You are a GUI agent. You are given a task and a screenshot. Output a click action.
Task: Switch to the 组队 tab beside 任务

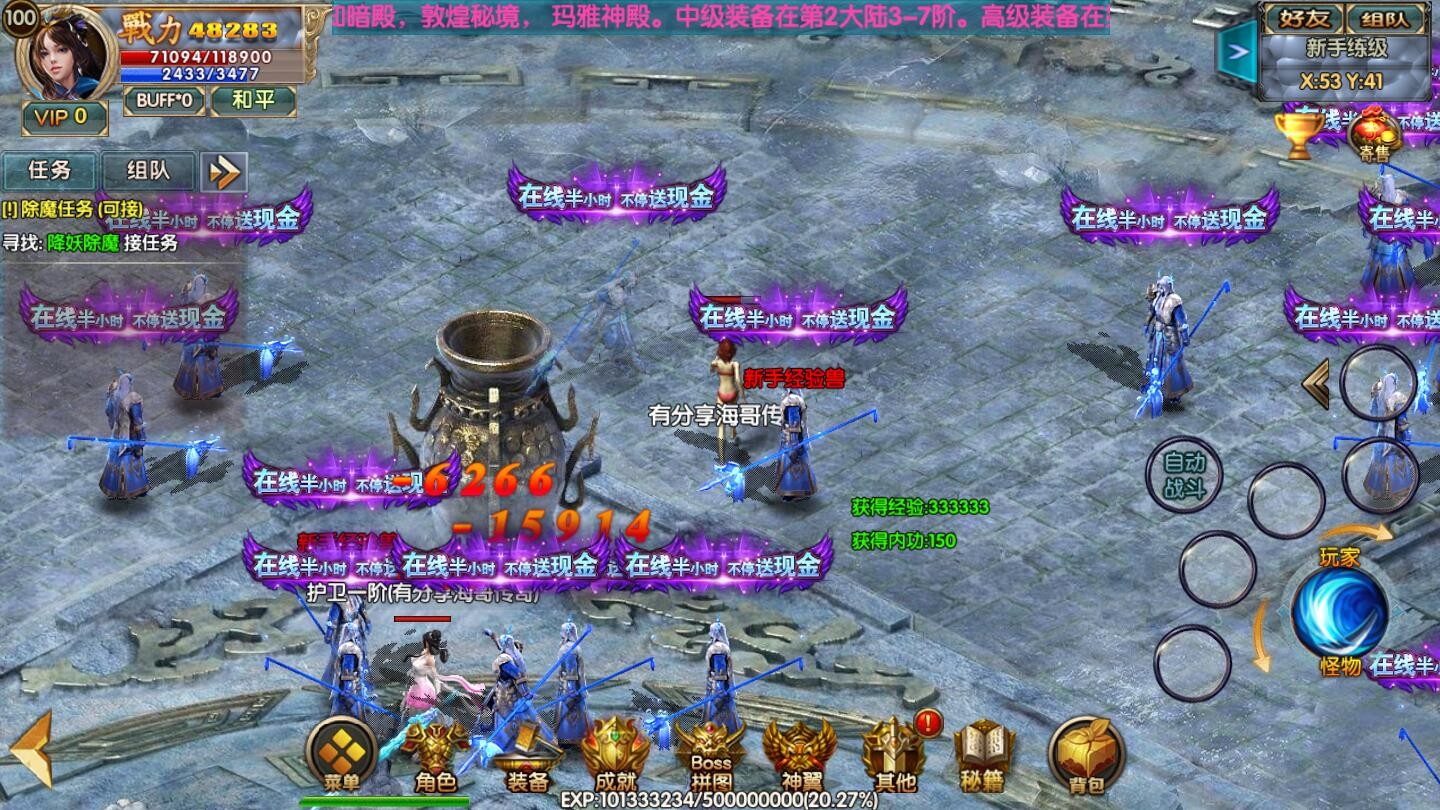click(147, 171)
